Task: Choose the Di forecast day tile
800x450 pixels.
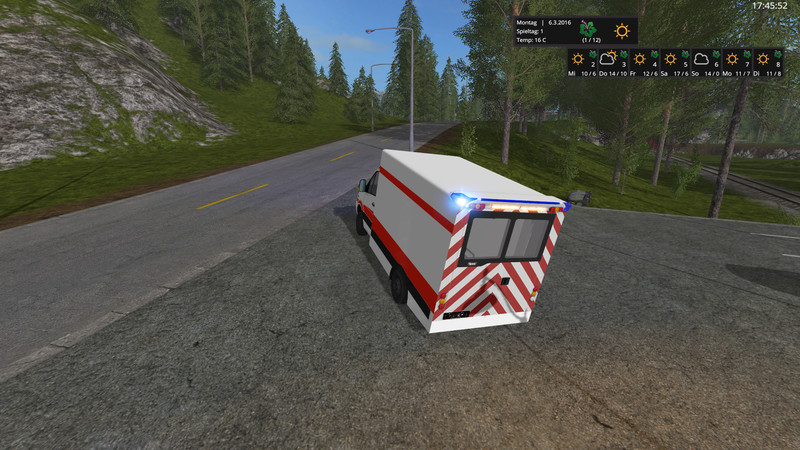Action: click(x=768, y=63)
